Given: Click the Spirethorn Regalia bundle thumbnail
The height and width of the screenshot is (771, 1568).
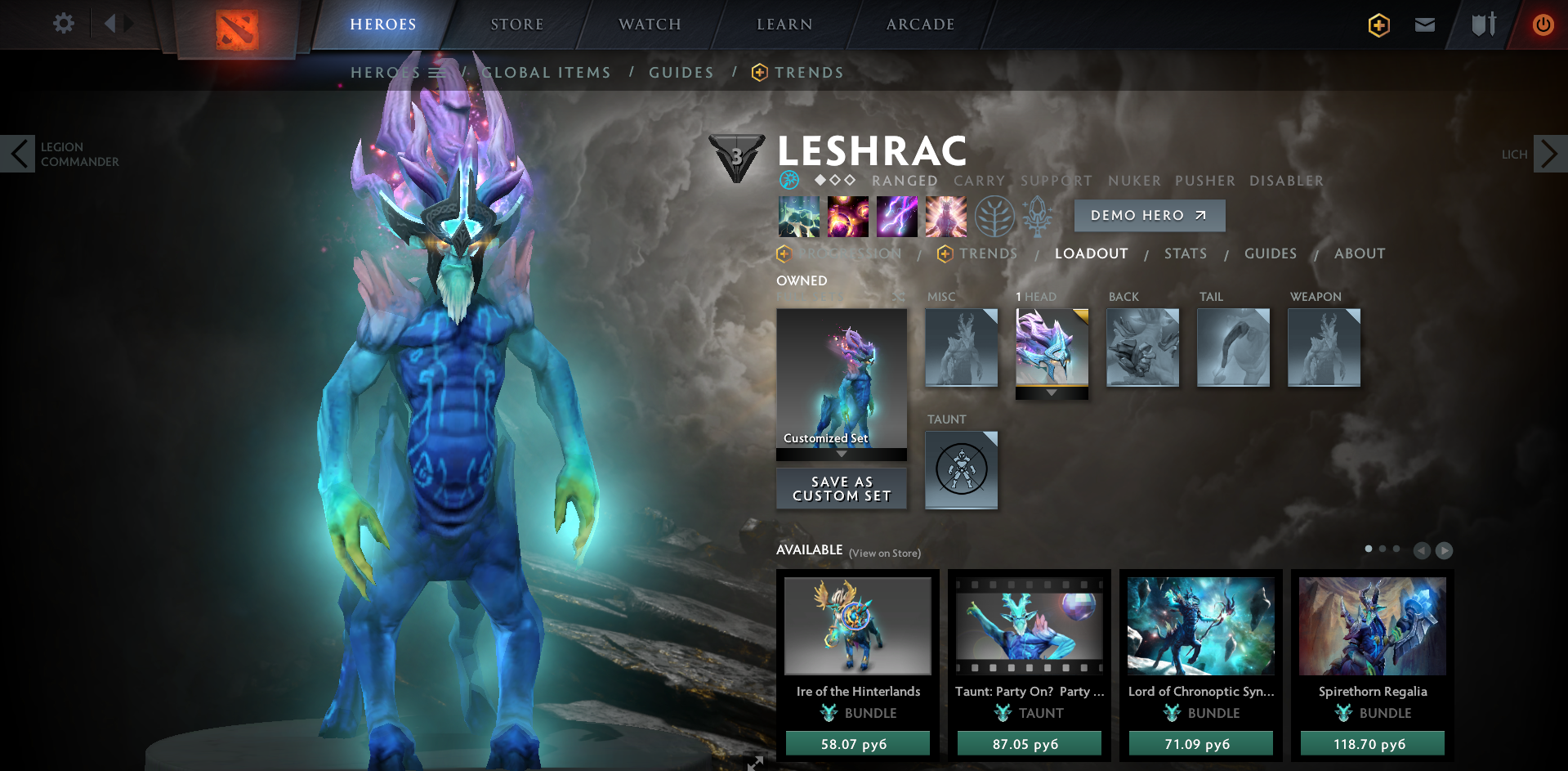Looking at the screenshot, I should tap(1371, 626).
